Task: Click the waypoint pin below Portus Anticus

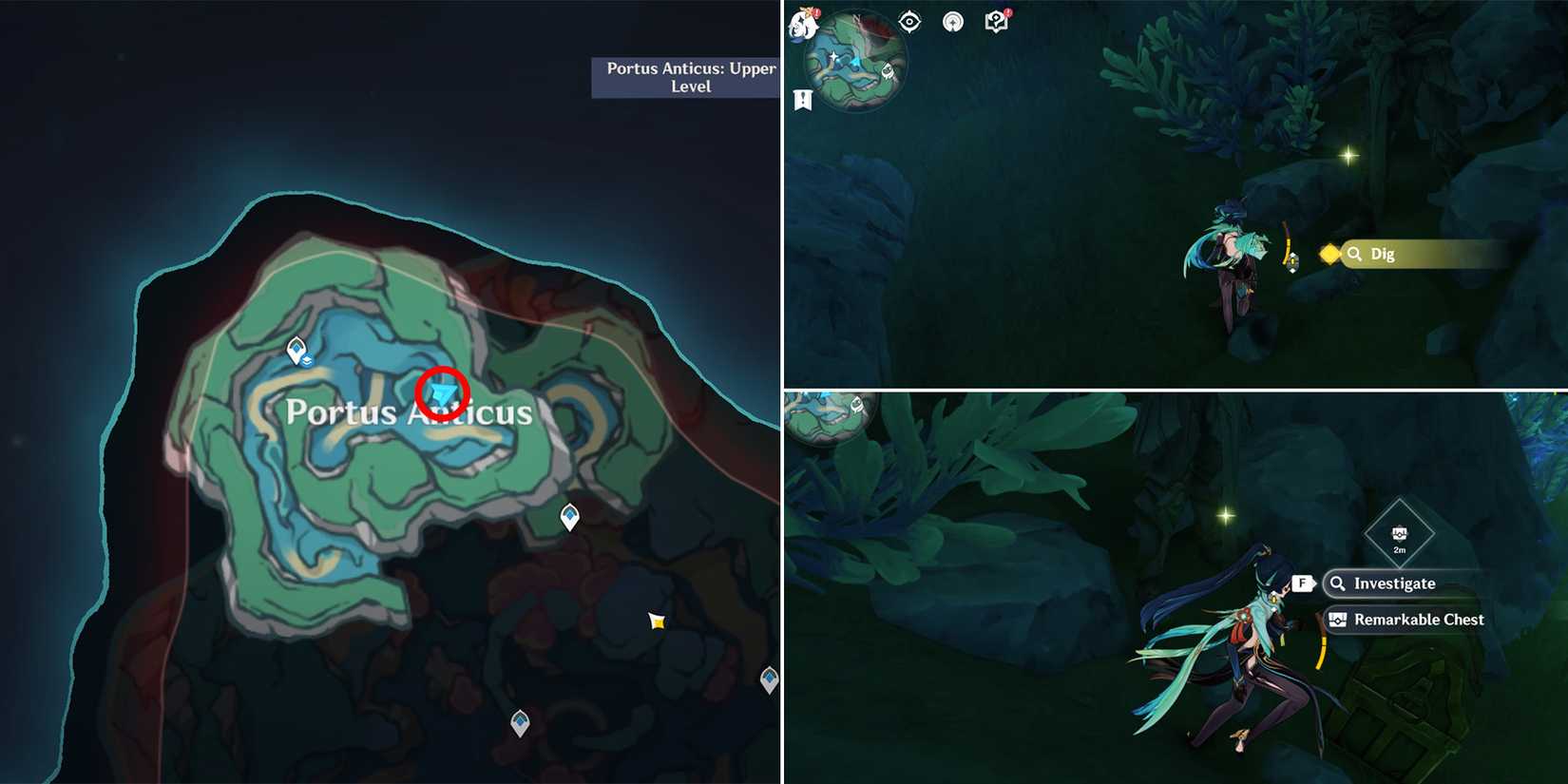Action: (x=567, y=514)
